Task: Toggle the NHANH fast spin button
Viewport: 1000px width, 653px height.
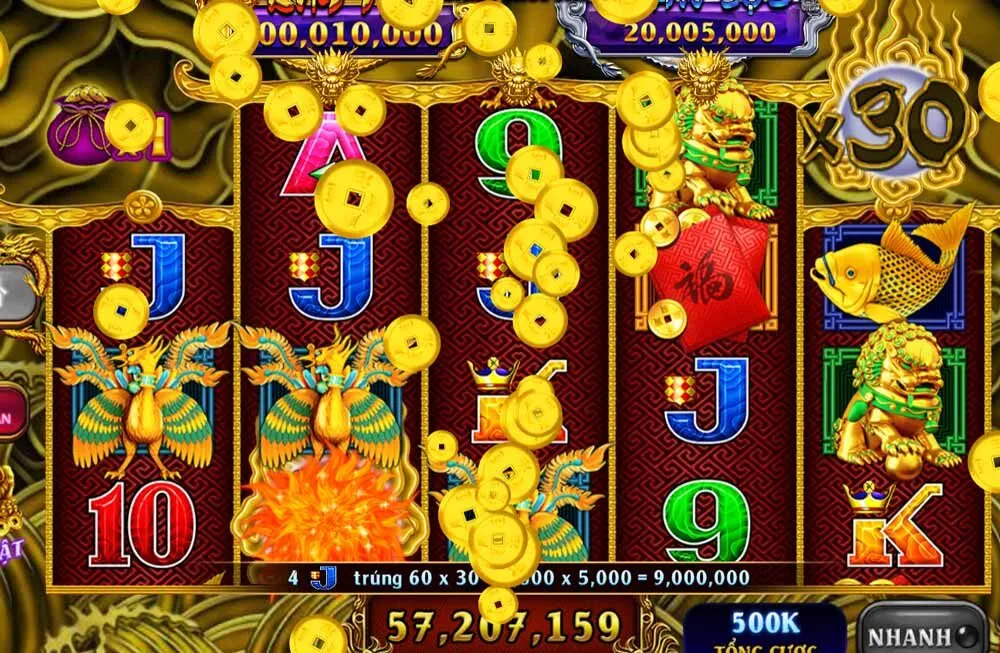Action: click(921, 635)
